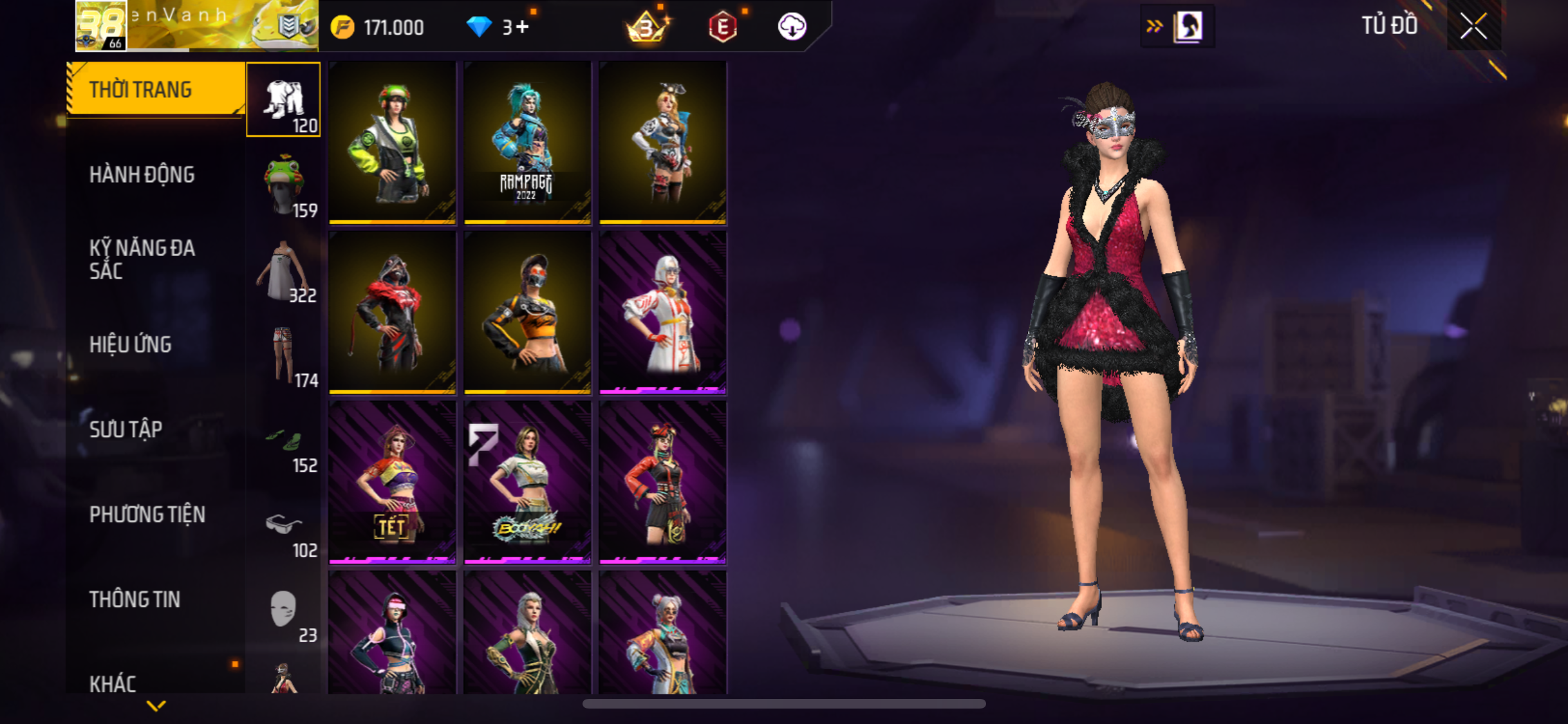
Task: Select the Tết outfit thumbnail
Action: click(x=392, y=482)
